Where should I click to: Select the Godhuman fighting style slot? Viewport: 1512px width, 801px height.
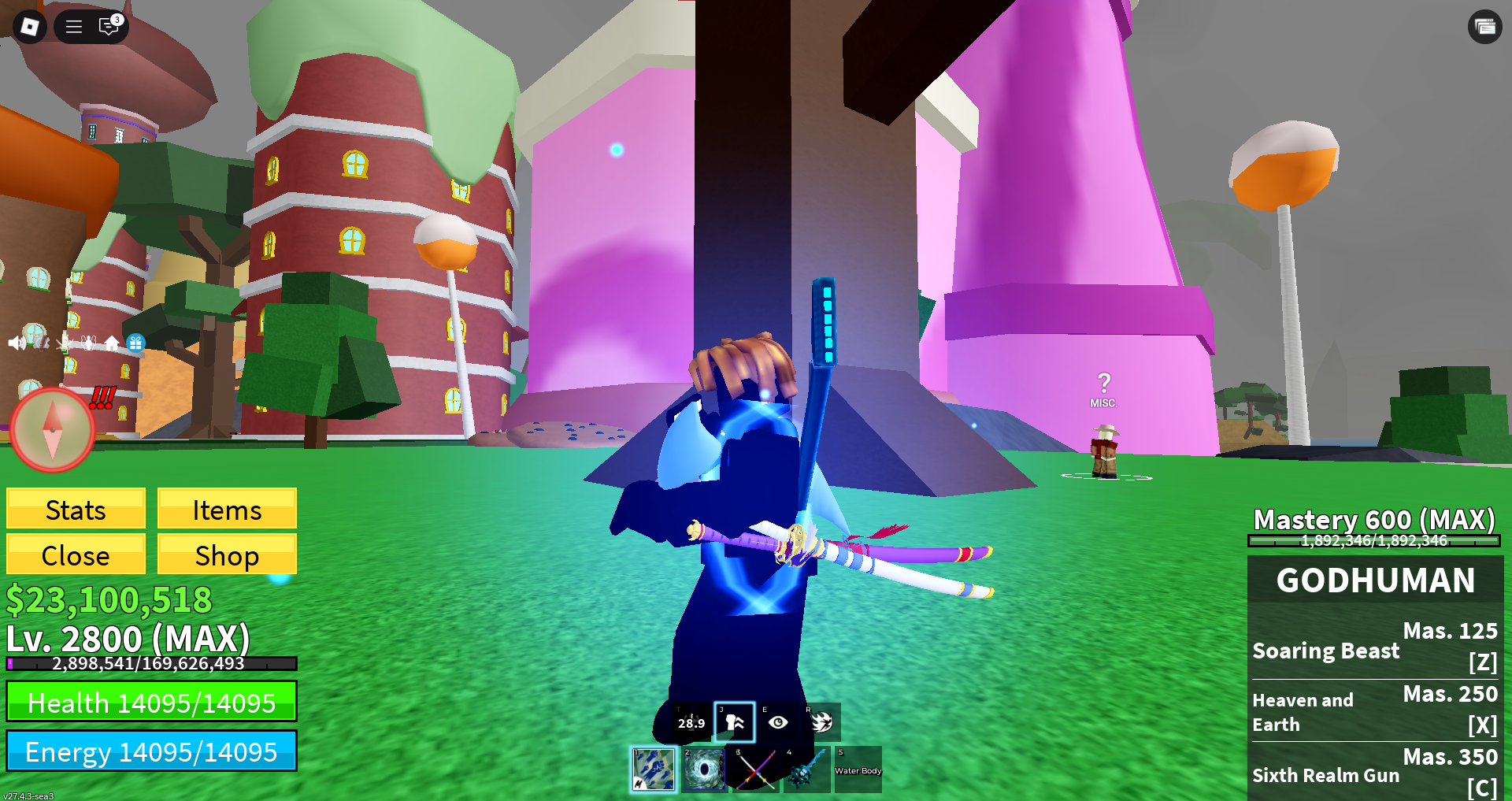click(654, 769)
